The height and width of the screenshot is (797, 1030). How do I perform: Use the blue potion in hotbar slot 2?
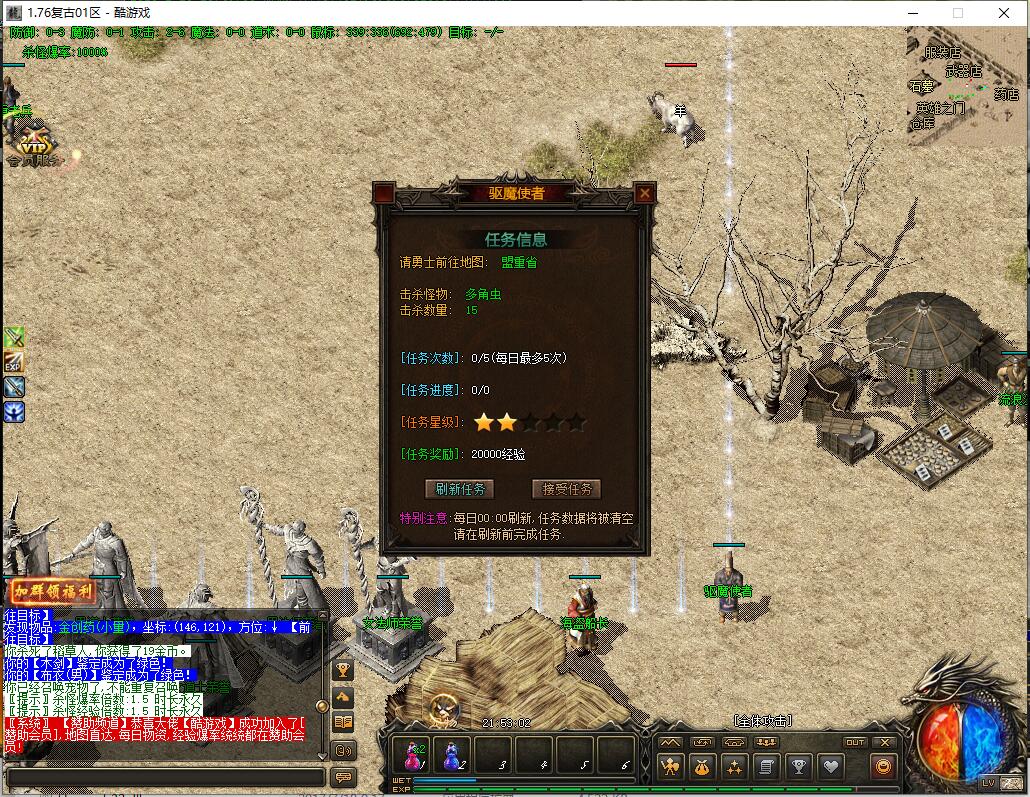pos(452,754)
